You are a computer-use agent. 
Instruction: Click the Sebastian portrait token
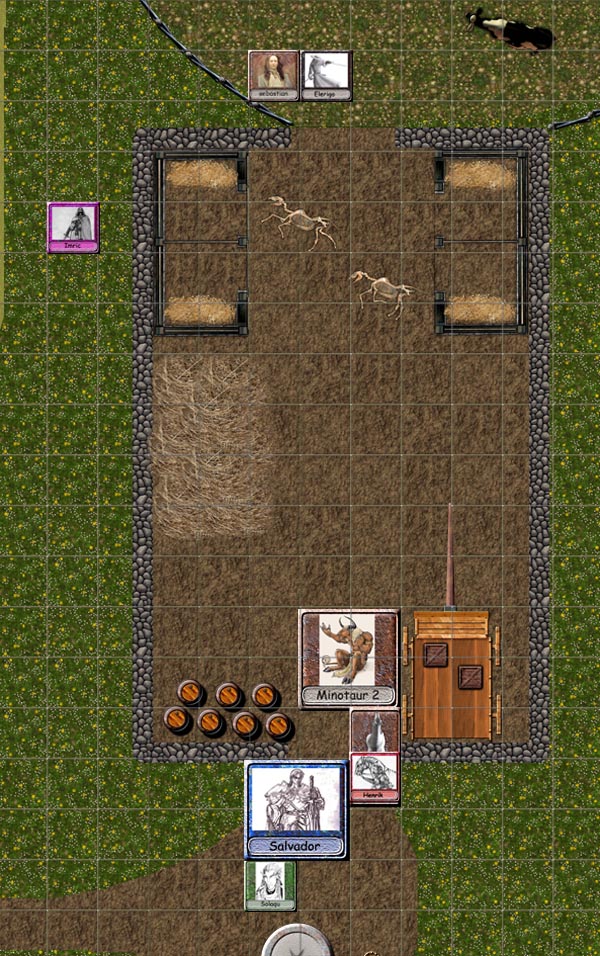tap(274, 75)
